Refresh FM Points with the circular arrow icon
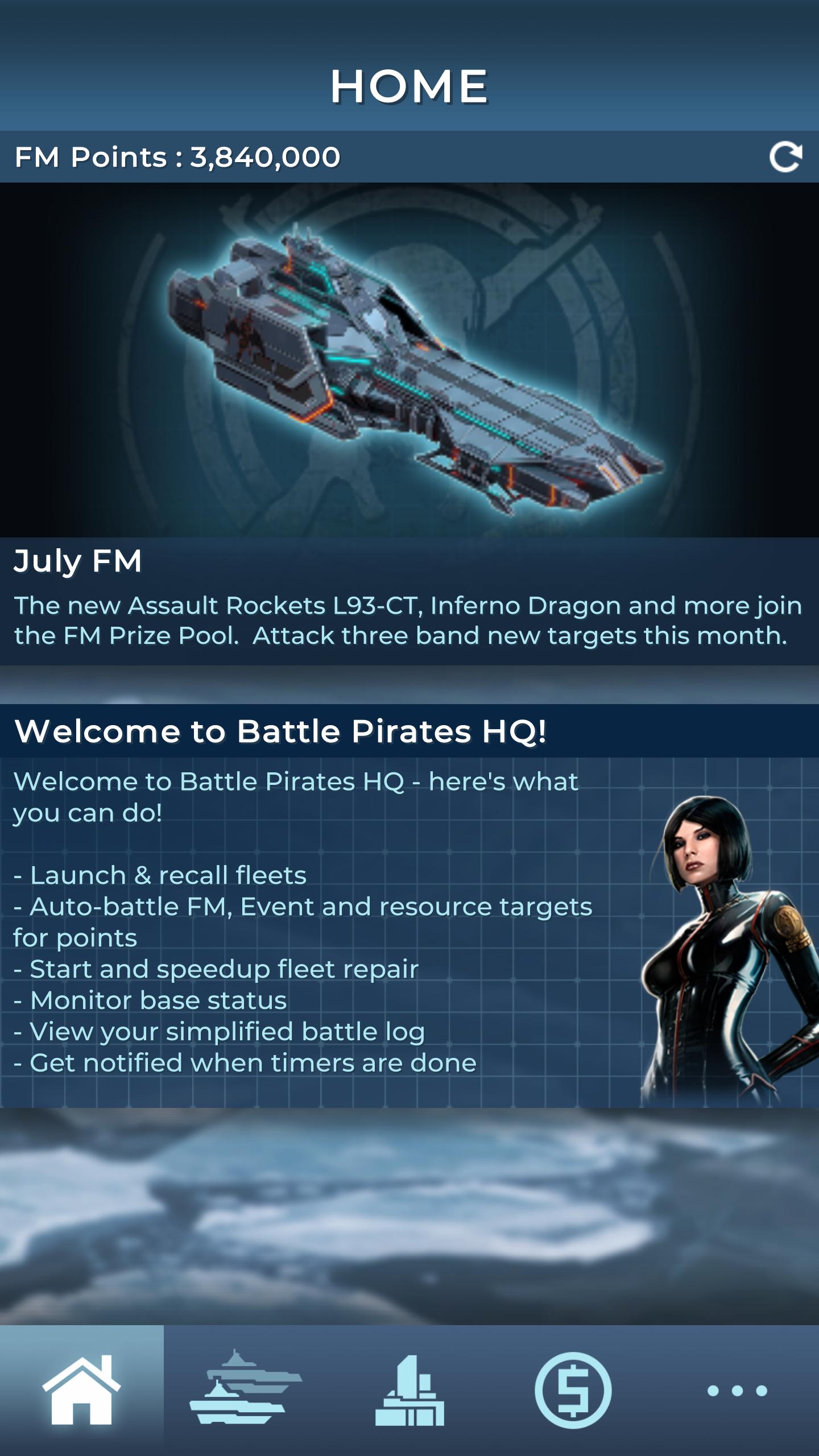 coord(788,157)
